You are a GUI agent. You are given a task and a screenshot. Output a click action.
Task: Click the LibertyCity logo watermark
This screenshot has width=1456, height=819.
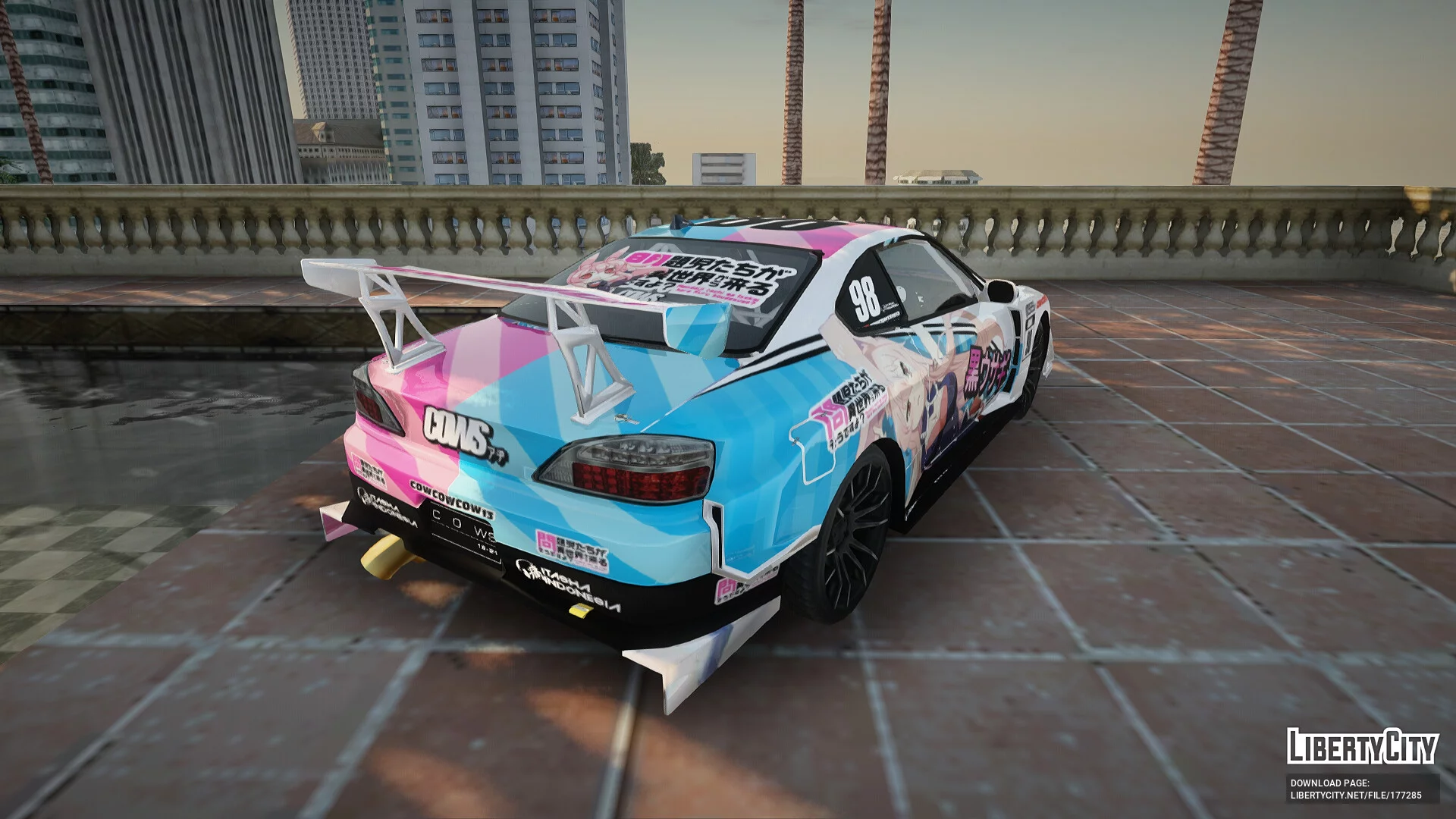point(1362,746)
